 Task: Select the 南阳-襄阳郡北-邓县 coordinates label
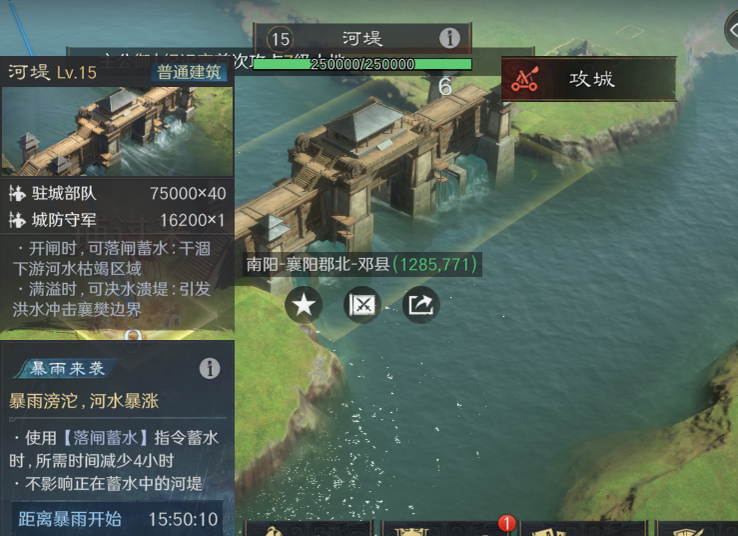[x=364, y=265]
